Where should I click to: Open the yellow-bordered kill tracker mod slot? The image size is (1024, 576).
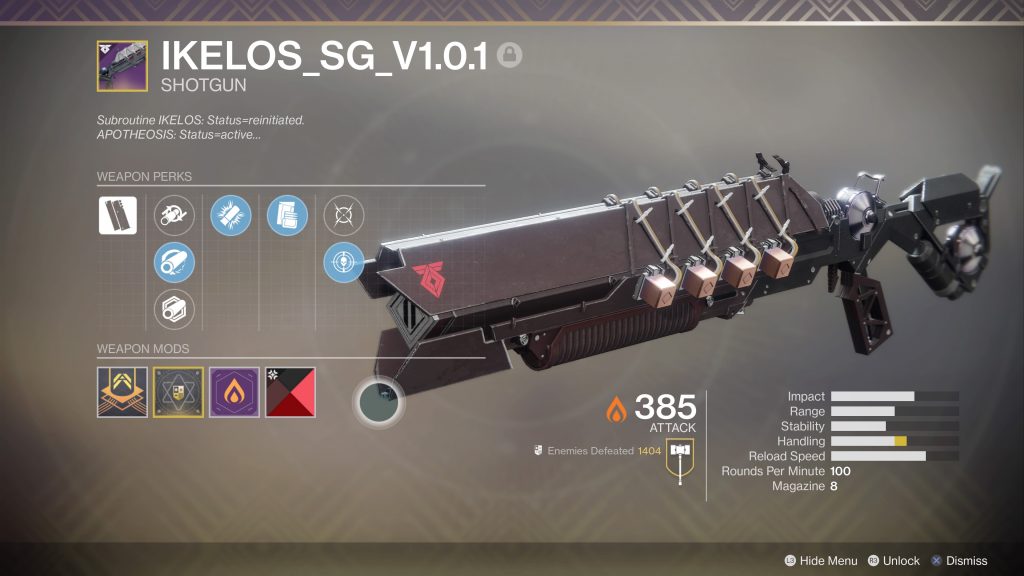click(178, 392)
